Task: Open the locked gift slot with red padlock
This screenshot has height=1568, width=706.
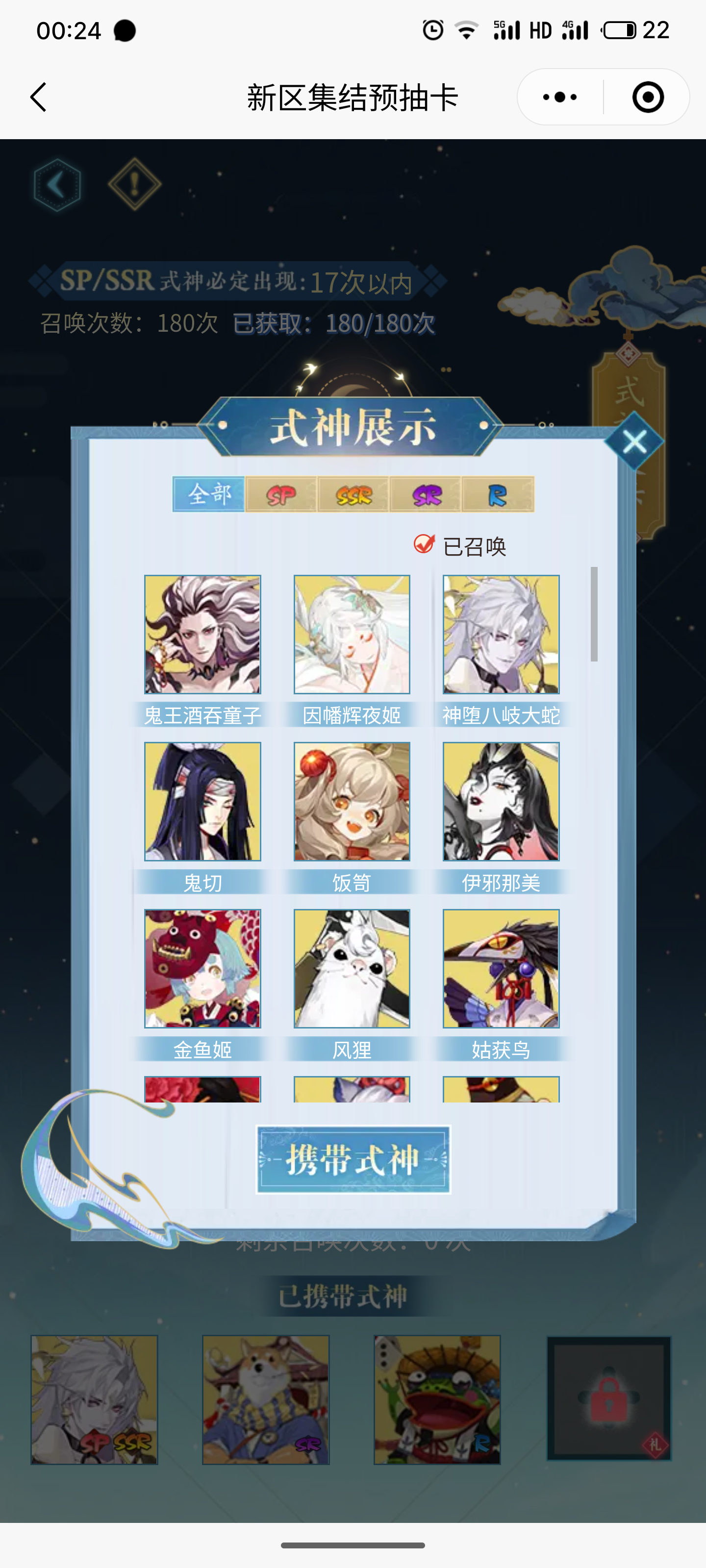Action: click(608, 1398)
